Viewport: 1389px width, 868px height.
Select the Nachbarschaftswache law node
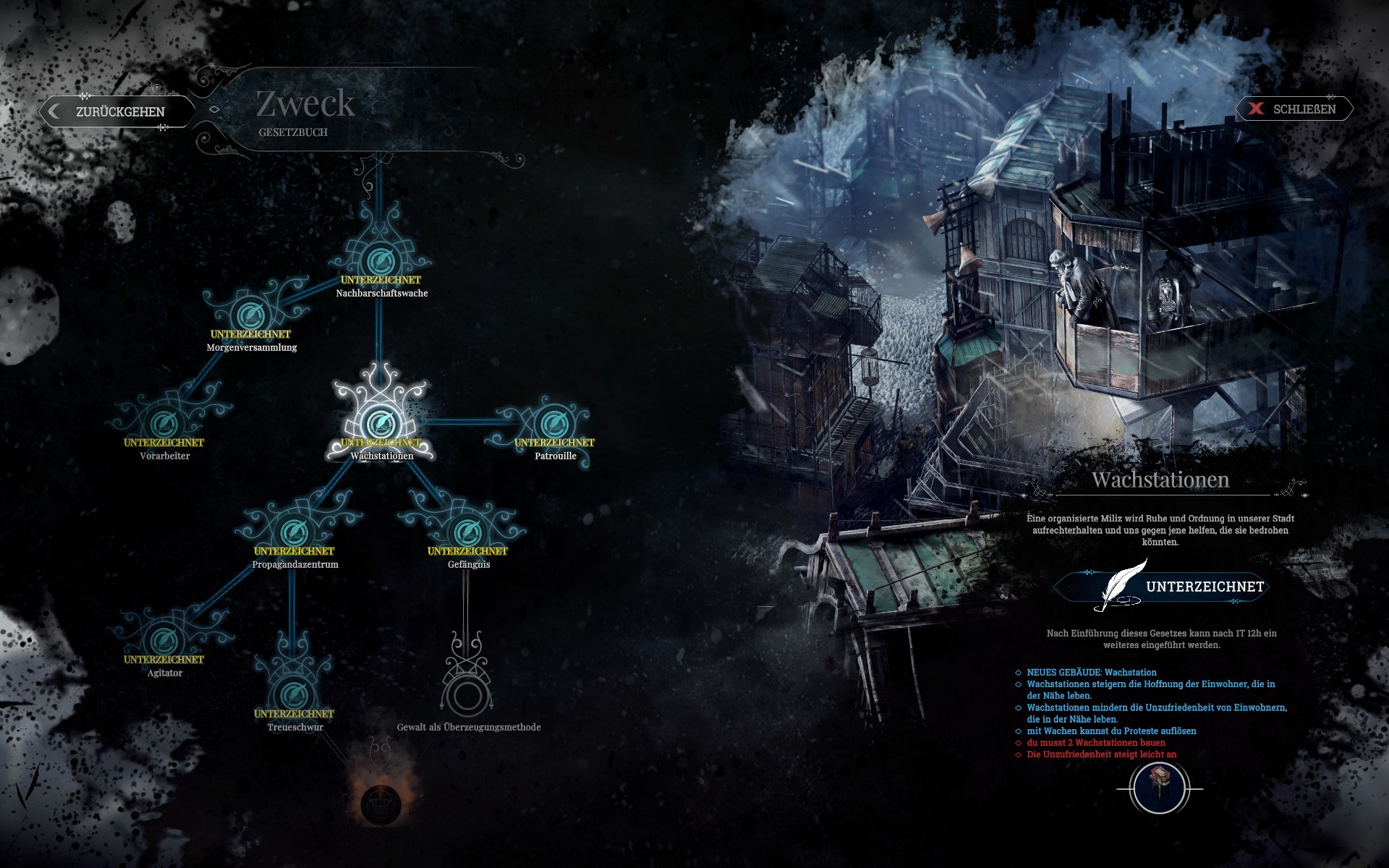pyautogui.click(x=381, y=261)
